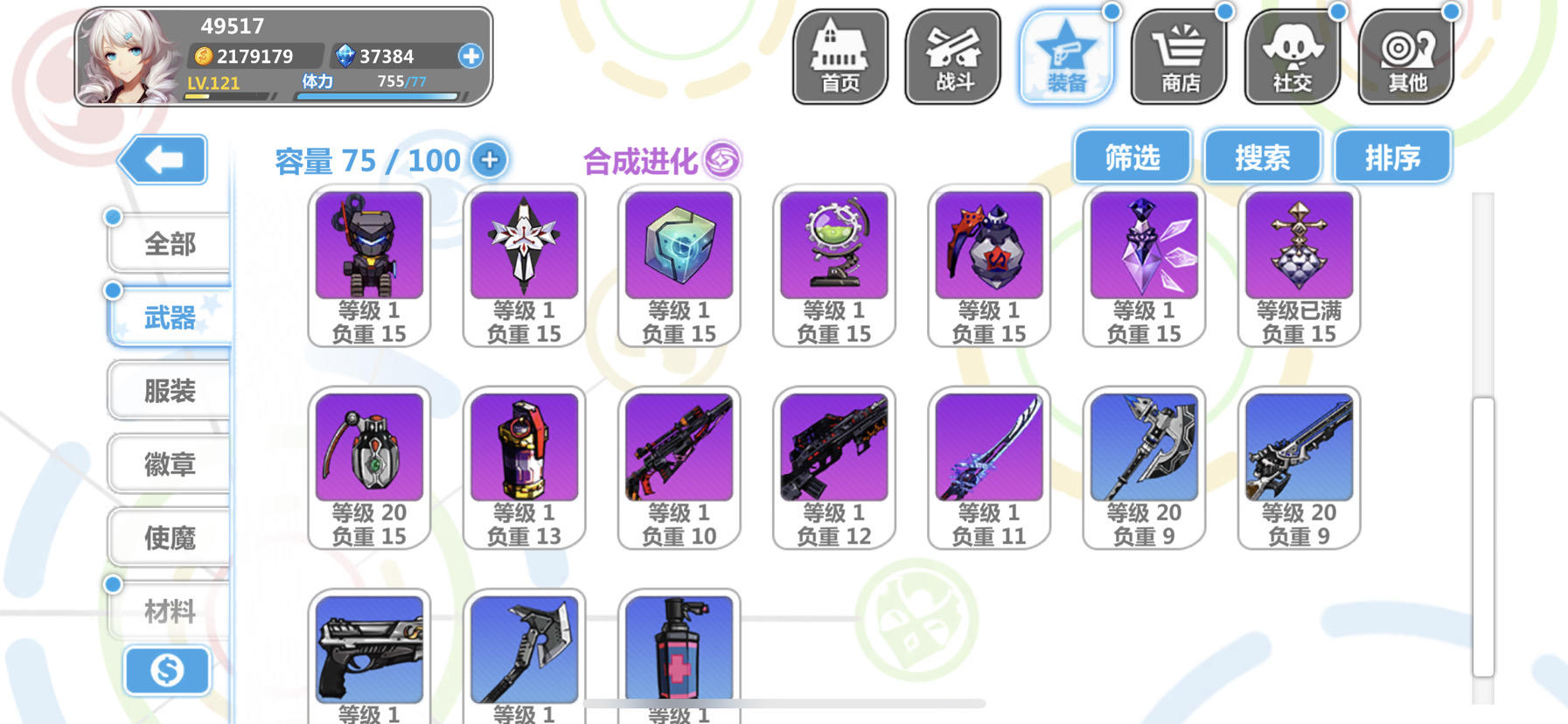Open the 装备 equipment icon

[1068, 54]
